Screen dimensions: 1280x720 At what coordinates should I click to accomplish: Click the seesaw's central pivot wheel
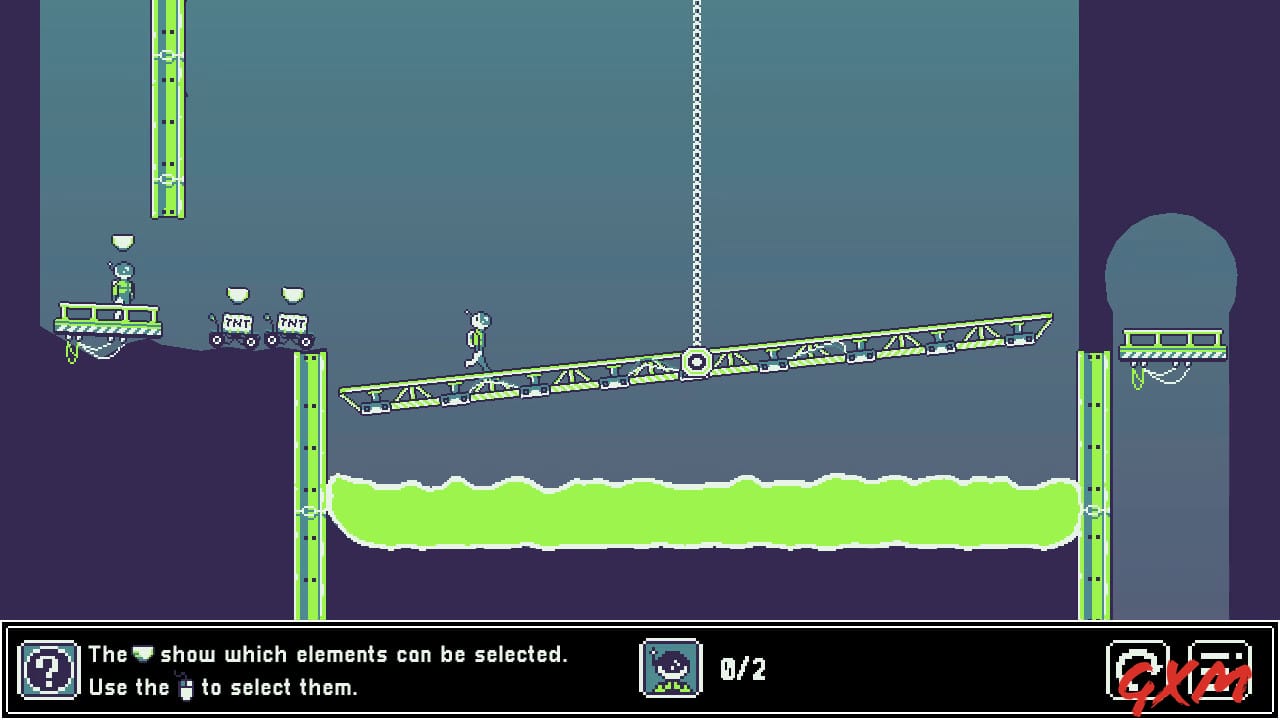tap(698, 361)
